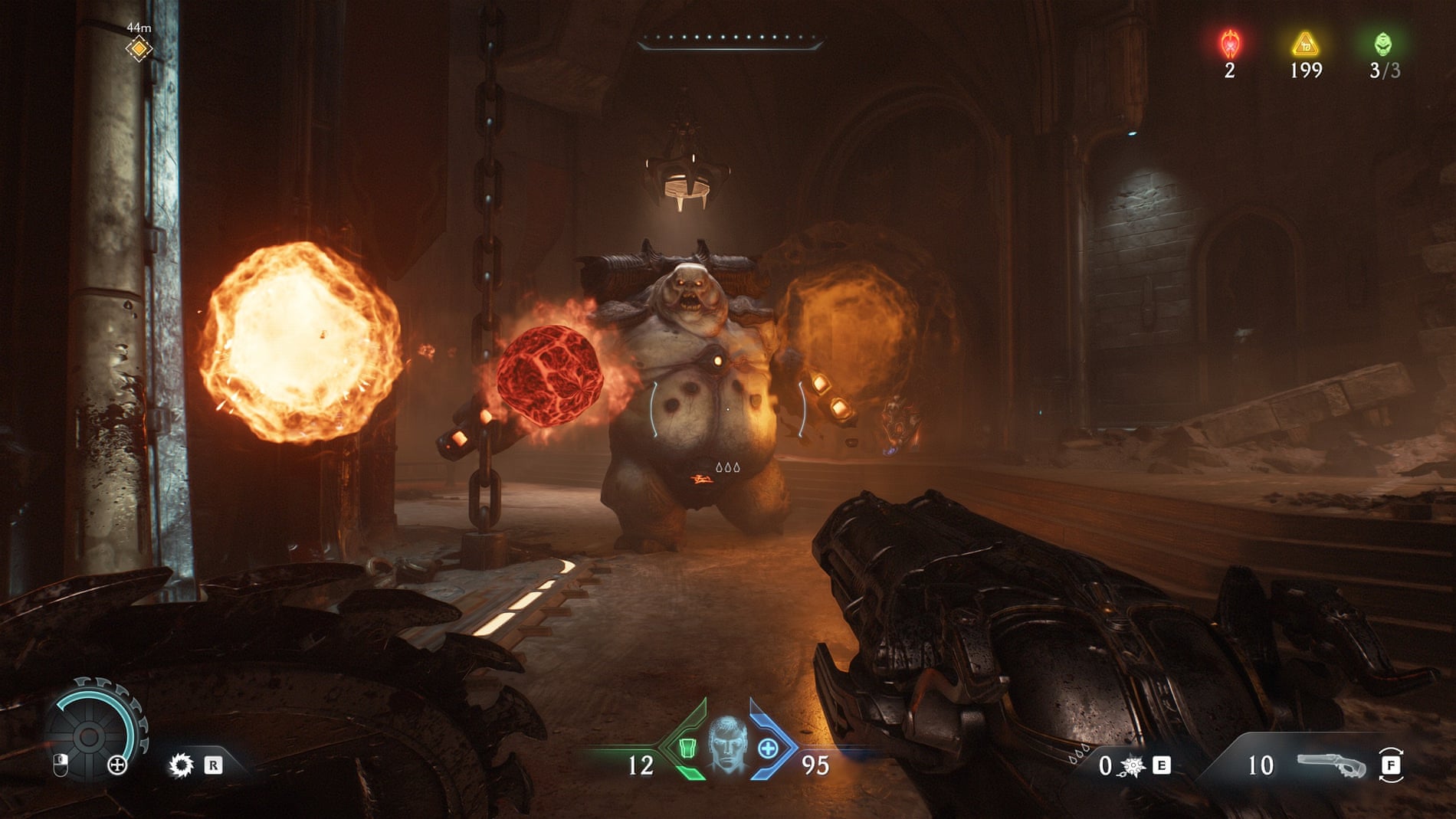This screenshot has height=819, width=1456.
Task: Click the blue health cross icon
Action: click(x=768, y=748)
